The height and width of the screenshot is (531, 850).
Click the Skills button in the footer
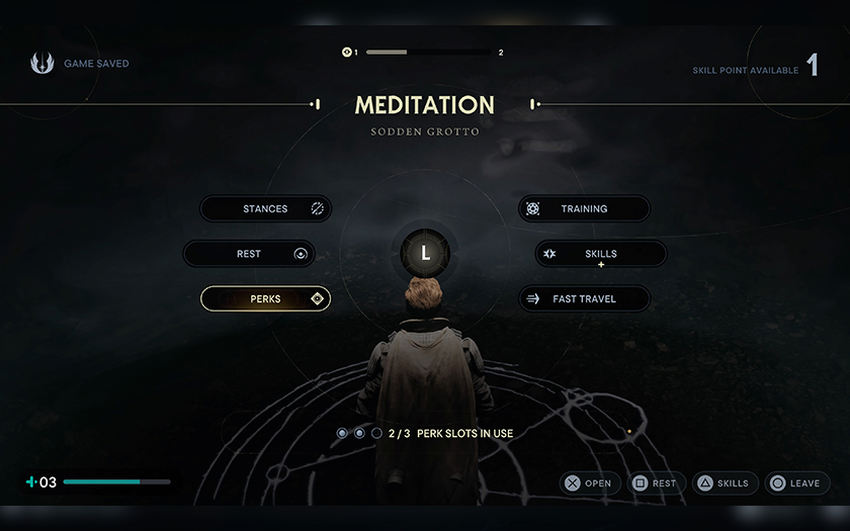click(x=725, y=483)
